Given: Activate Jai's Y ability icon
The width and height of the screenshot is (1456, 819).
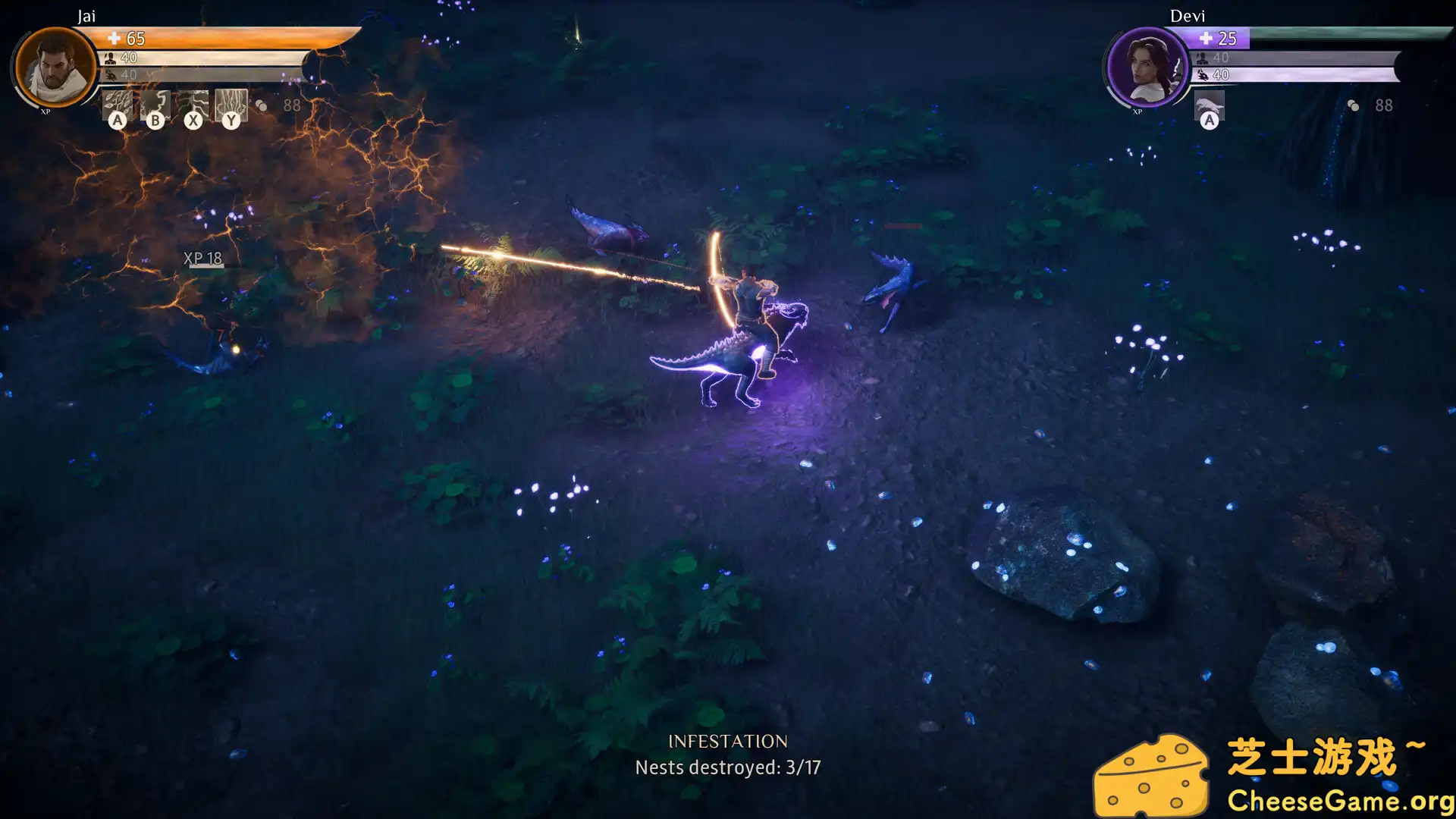Looking at the screenshot, I should [231, 106].
